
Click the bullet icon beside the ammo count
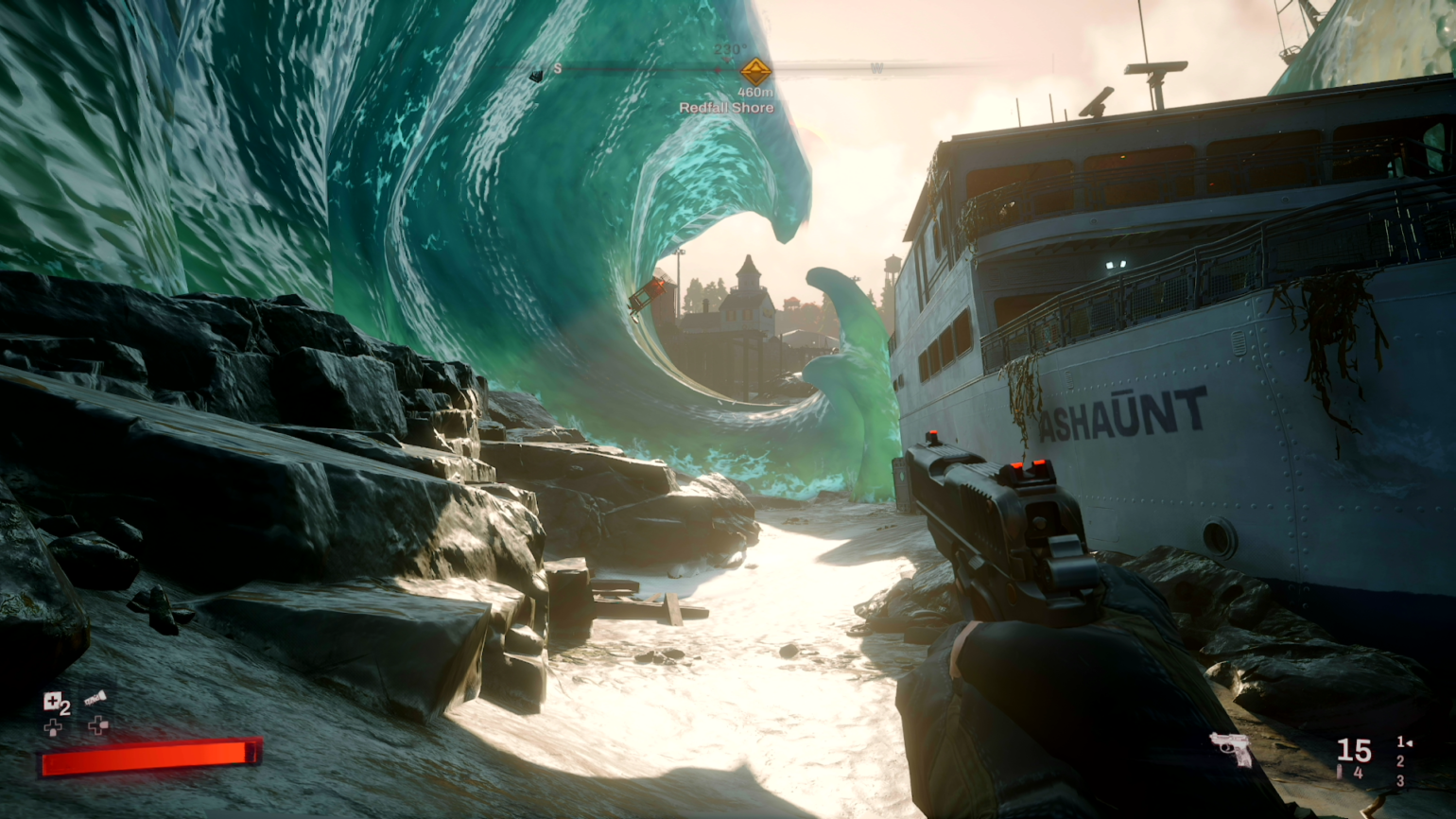(x=1339, y=772)
